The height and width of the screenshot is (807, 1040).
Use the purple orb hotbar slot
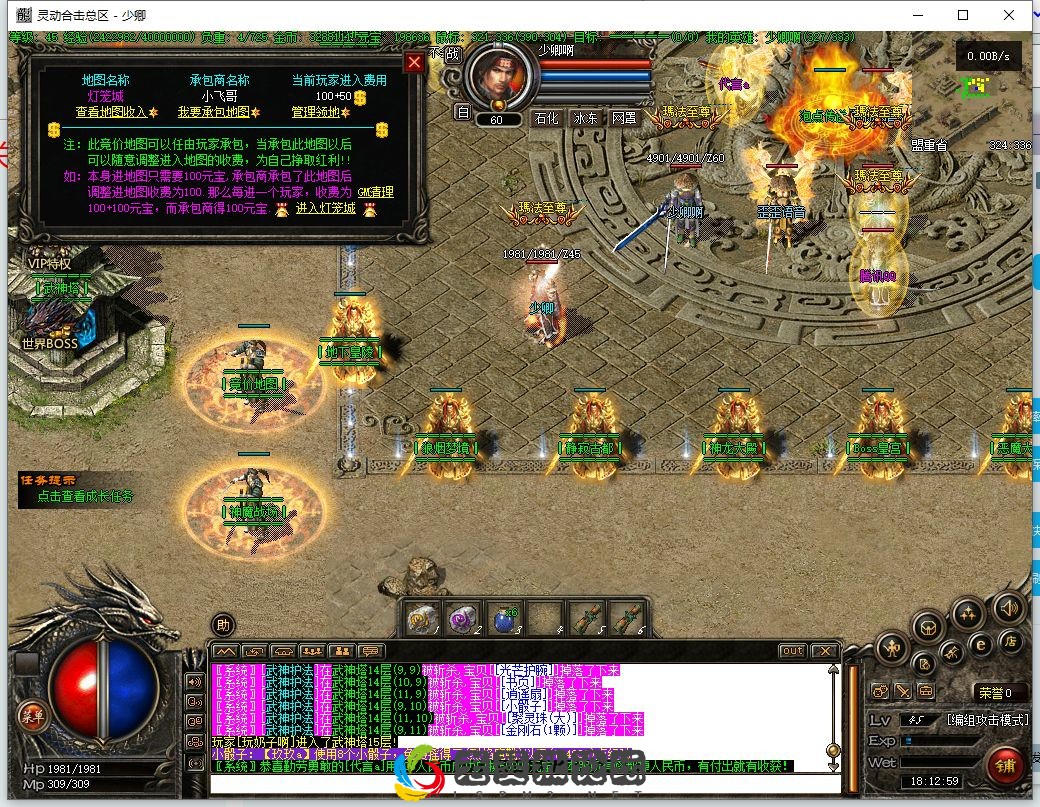click(x=463, y=619)
